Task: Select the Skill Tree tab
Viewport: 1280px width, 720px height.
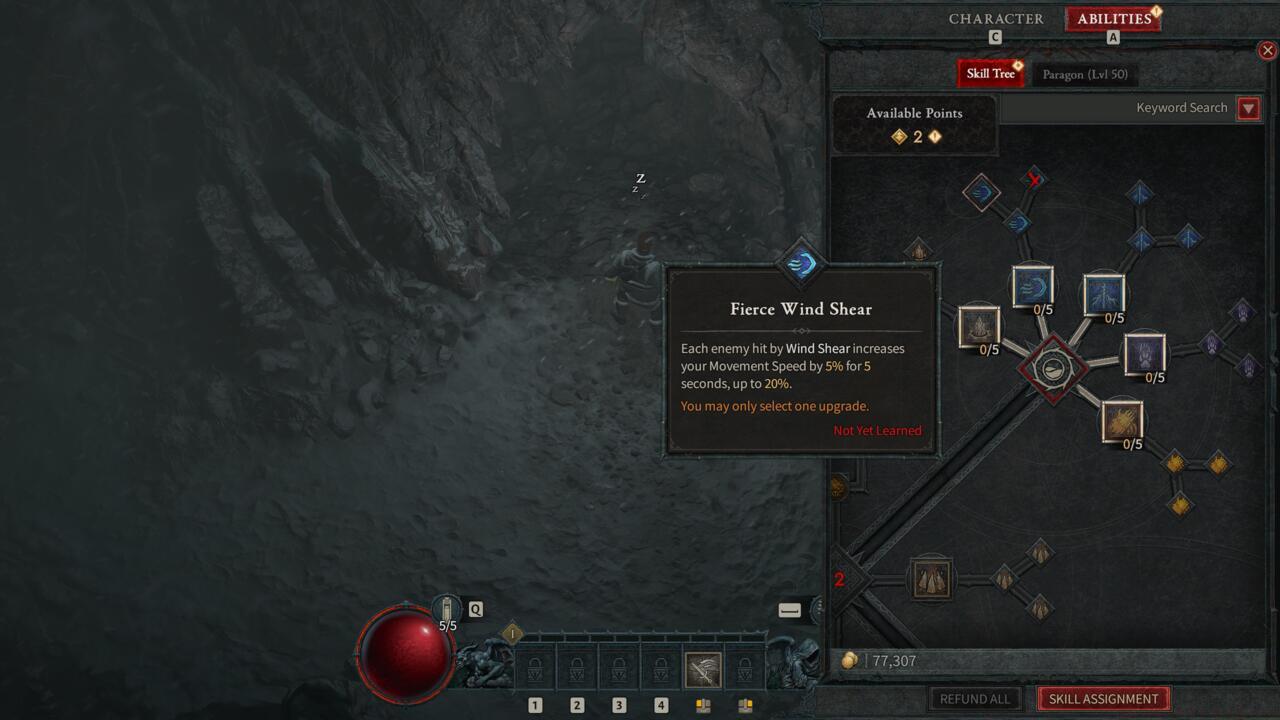Action: coord(990,74)
